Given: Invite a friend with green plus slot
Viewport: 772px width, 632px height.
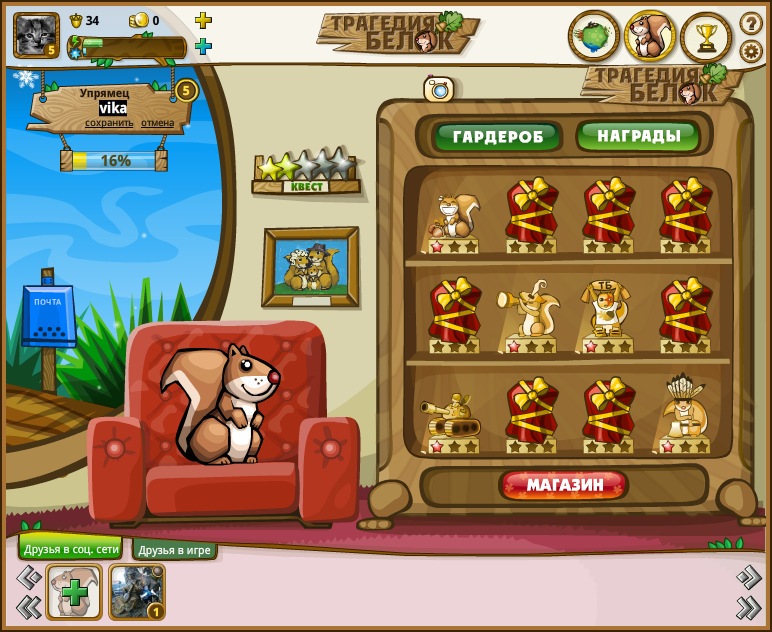Looking at the screenshot, I should pyautogui.click(x=74, y=592).
